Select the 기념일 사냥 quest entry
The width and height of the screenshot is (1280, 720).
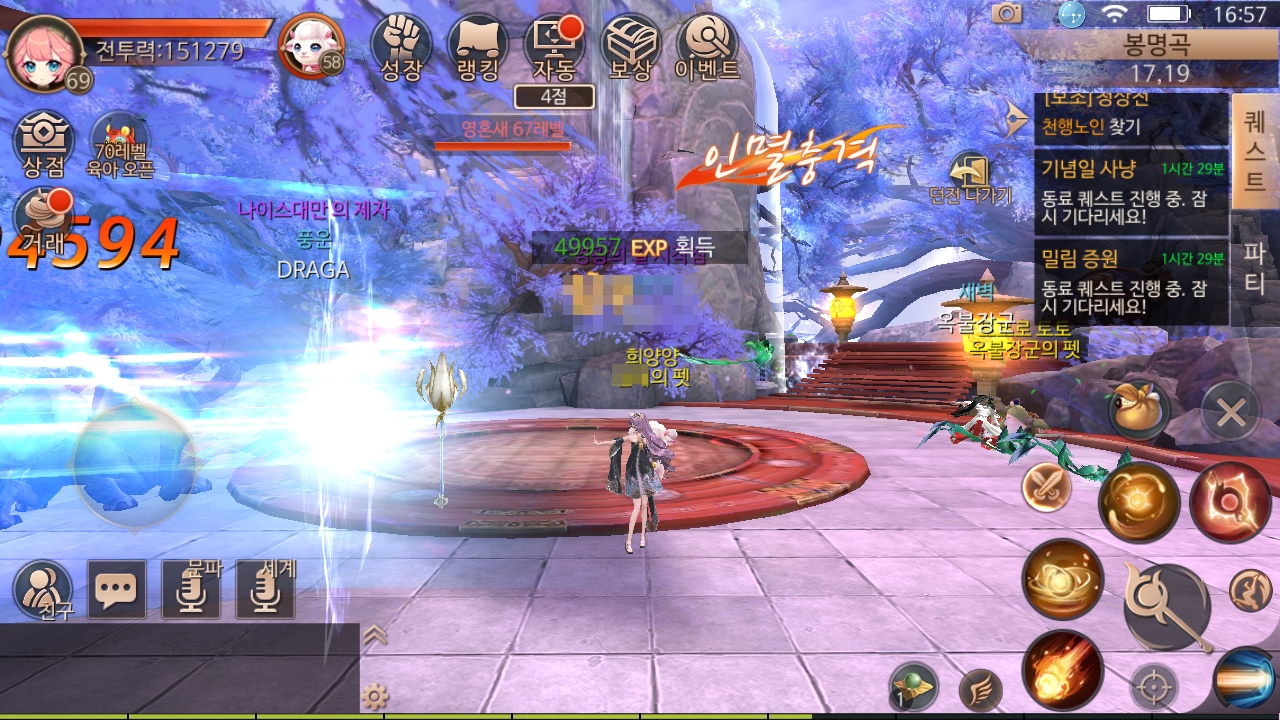pyautogui.click(x=1130, y=190)
